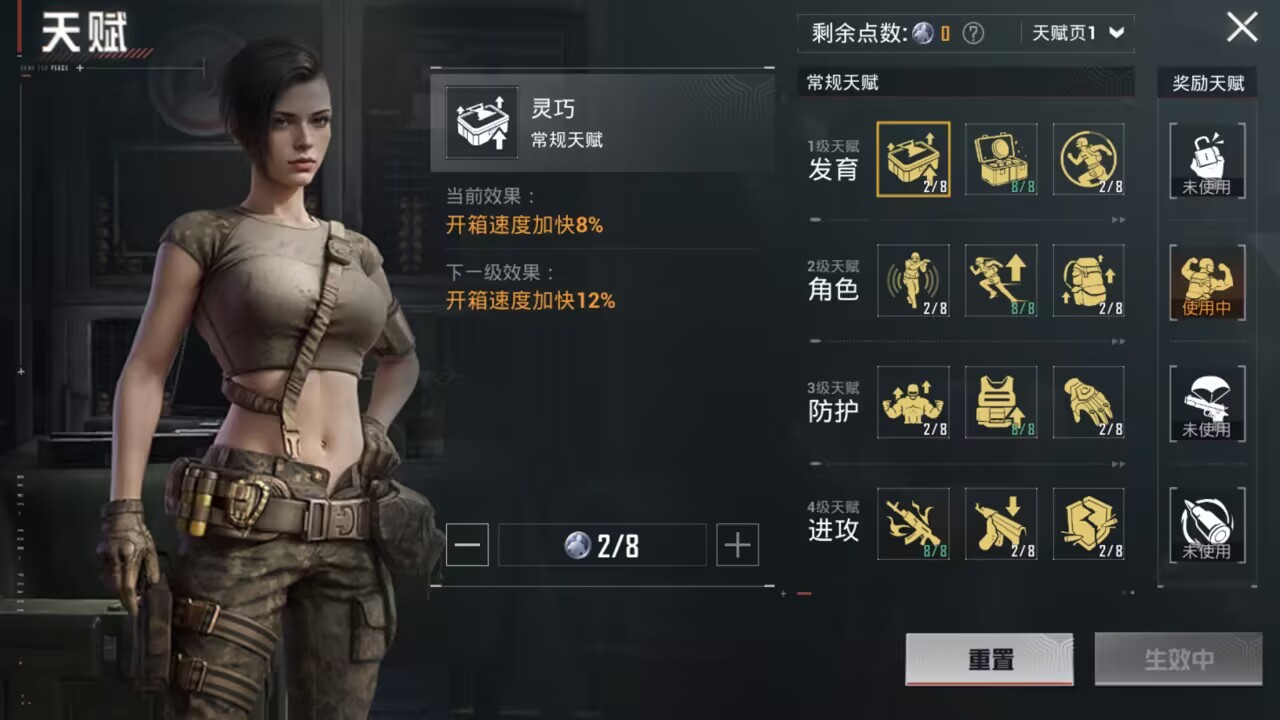Screen dimensions: 1280x720
Task: Switch to the 奖励天赋 panel
Action: [x=1207, y=83]
